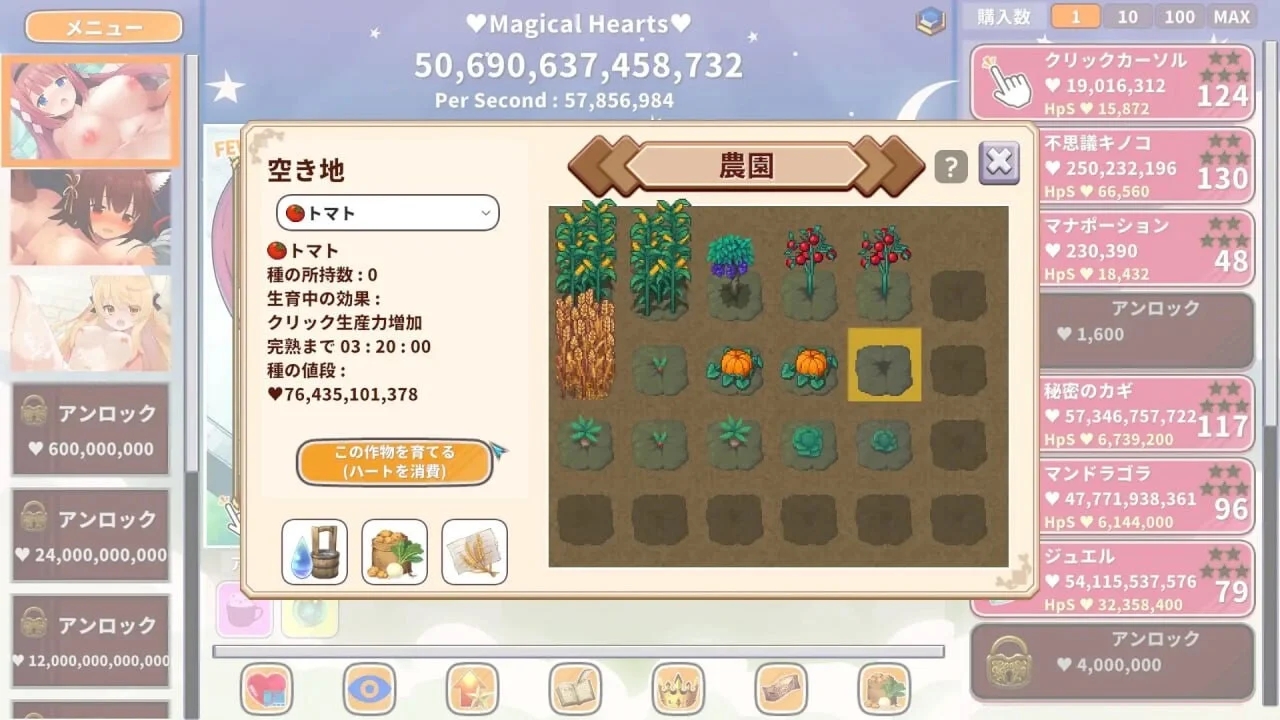Select the crown achievements icon
The image size is (1280, 720).
tap(677, 690)
